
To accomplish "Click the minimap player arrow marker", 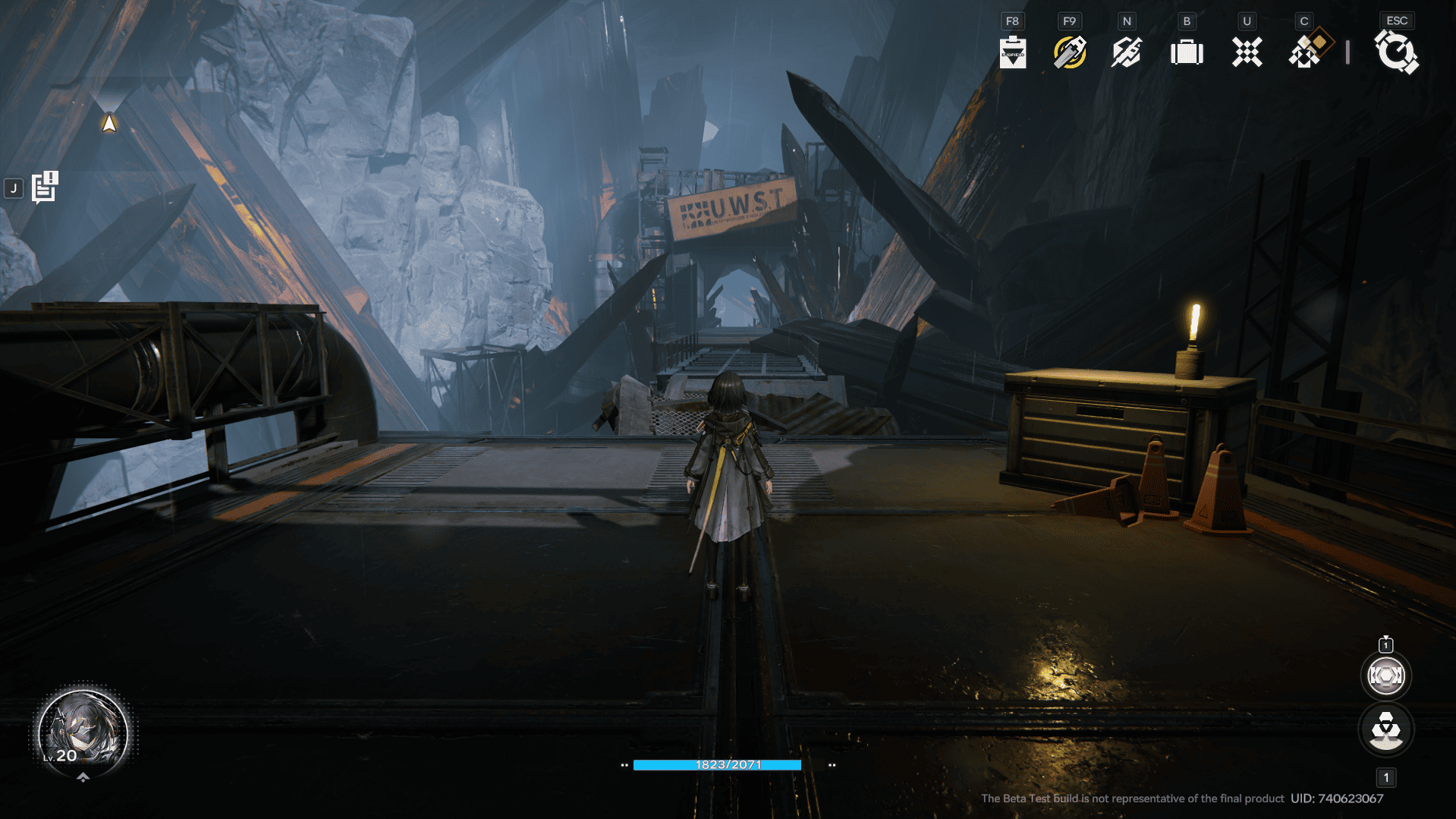I will (109, 123).
